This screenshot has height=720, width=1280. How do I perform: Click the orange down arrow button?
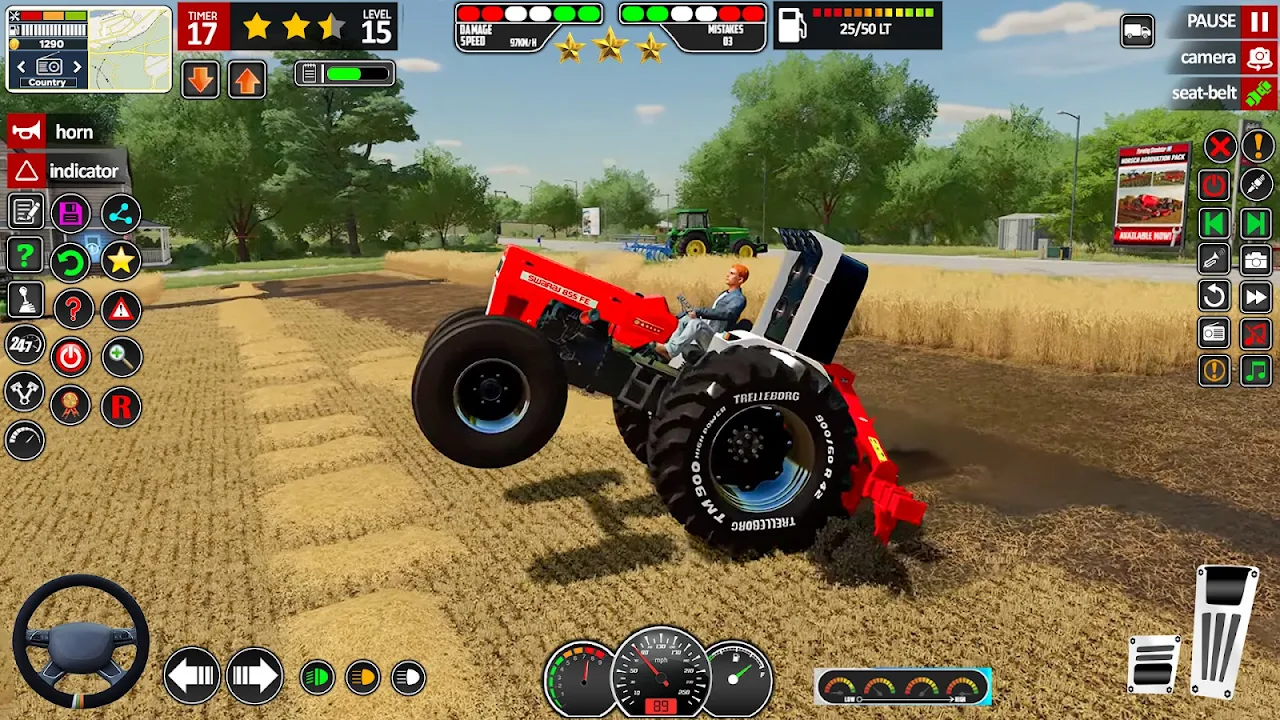coord(200,79)
